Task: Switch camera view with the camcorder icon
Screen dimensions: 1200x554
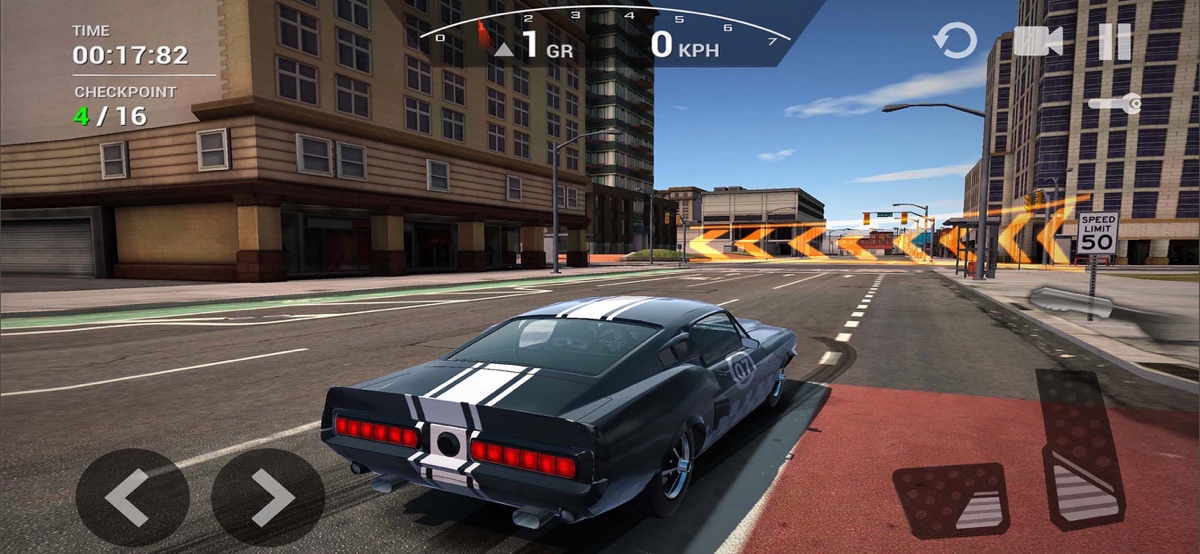Action: (1037, 42)
